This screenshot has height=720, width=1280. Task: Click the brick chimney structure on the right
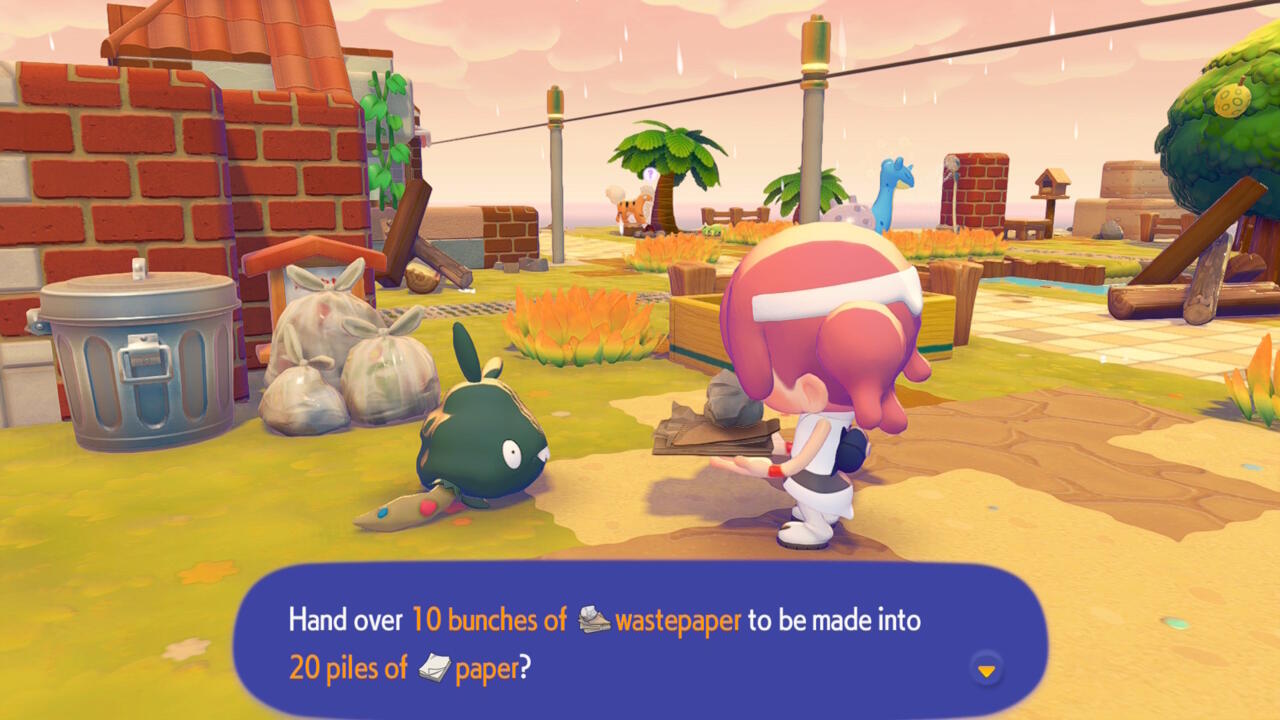[975, 190]
